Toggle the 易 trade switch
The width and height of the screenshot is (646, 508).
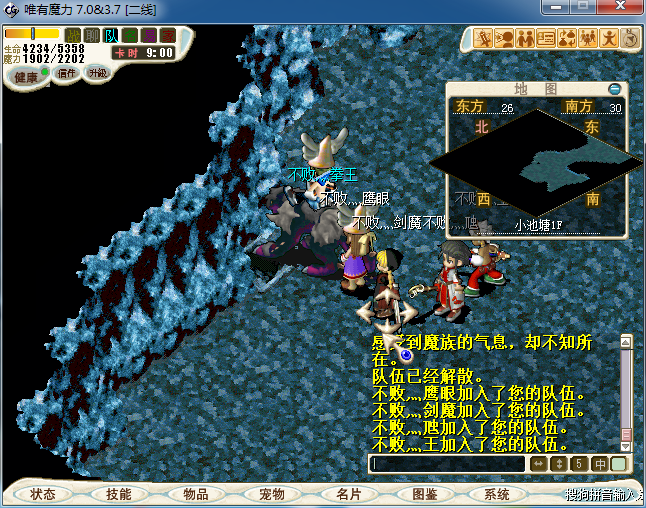149,36
